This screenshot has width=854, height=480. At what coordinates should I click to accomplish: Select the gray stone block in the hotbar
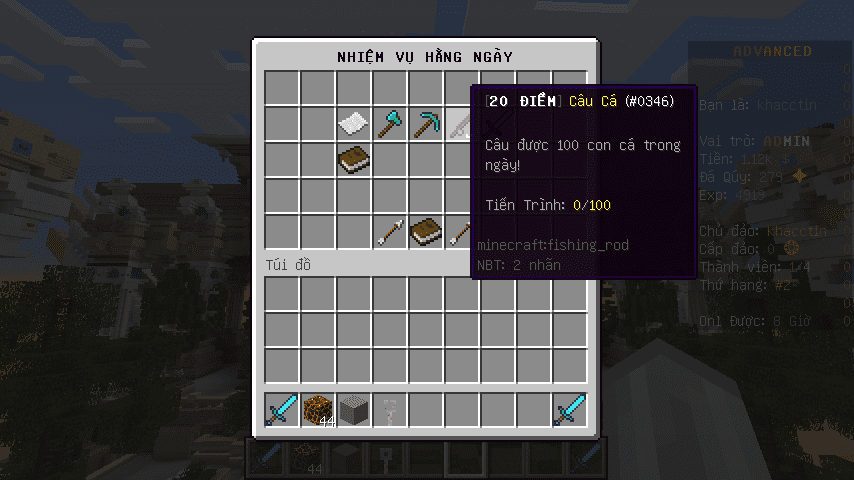(354, 410)
